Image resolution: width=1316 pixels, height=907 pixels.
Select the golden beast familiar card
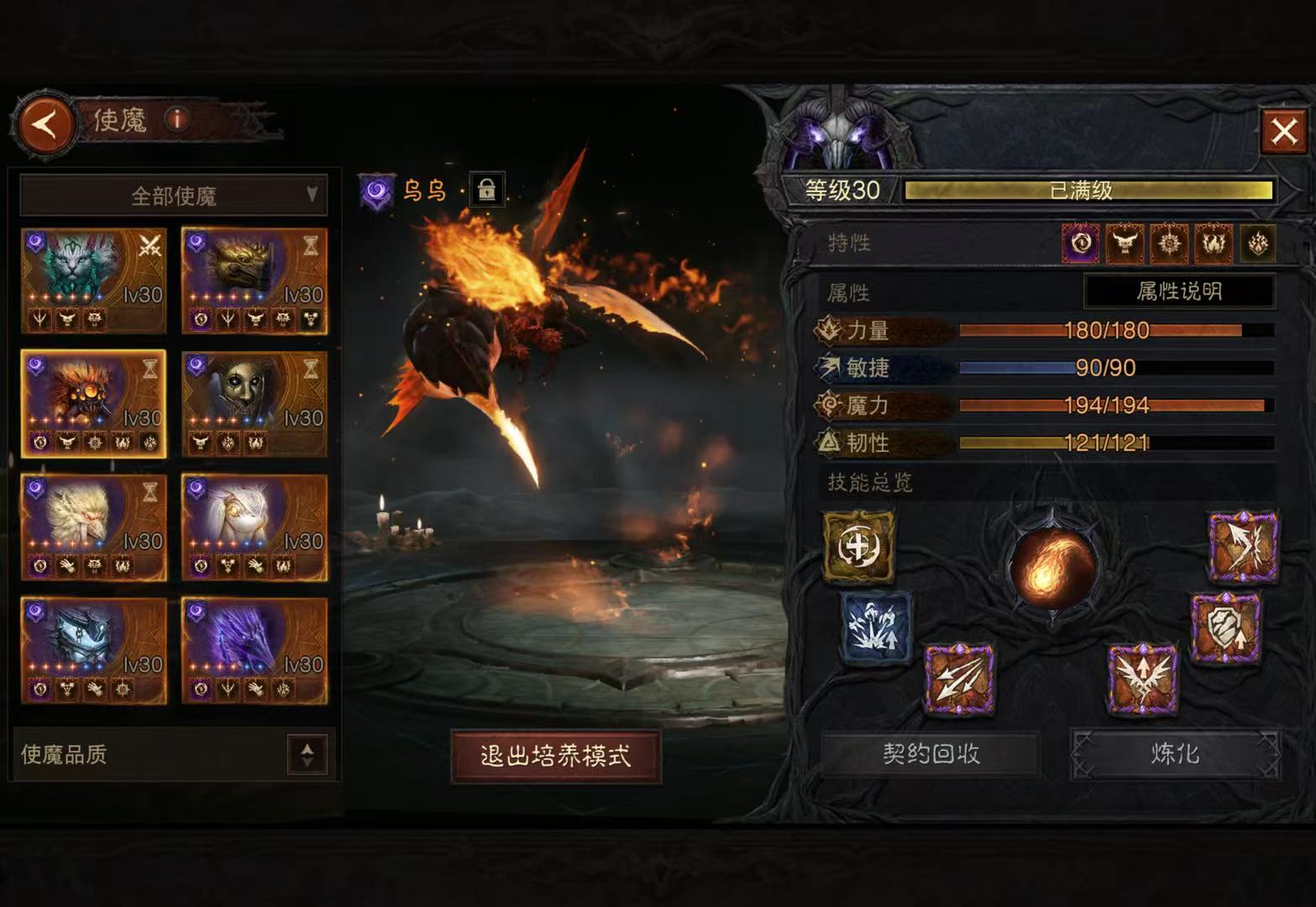(254, 280)
